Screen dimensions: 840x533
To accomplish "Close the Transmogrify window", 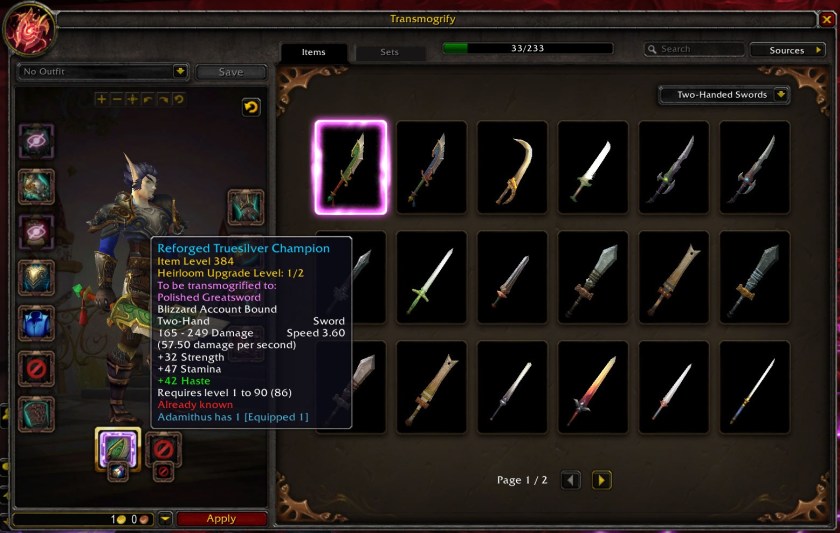I will click(826, 19).
